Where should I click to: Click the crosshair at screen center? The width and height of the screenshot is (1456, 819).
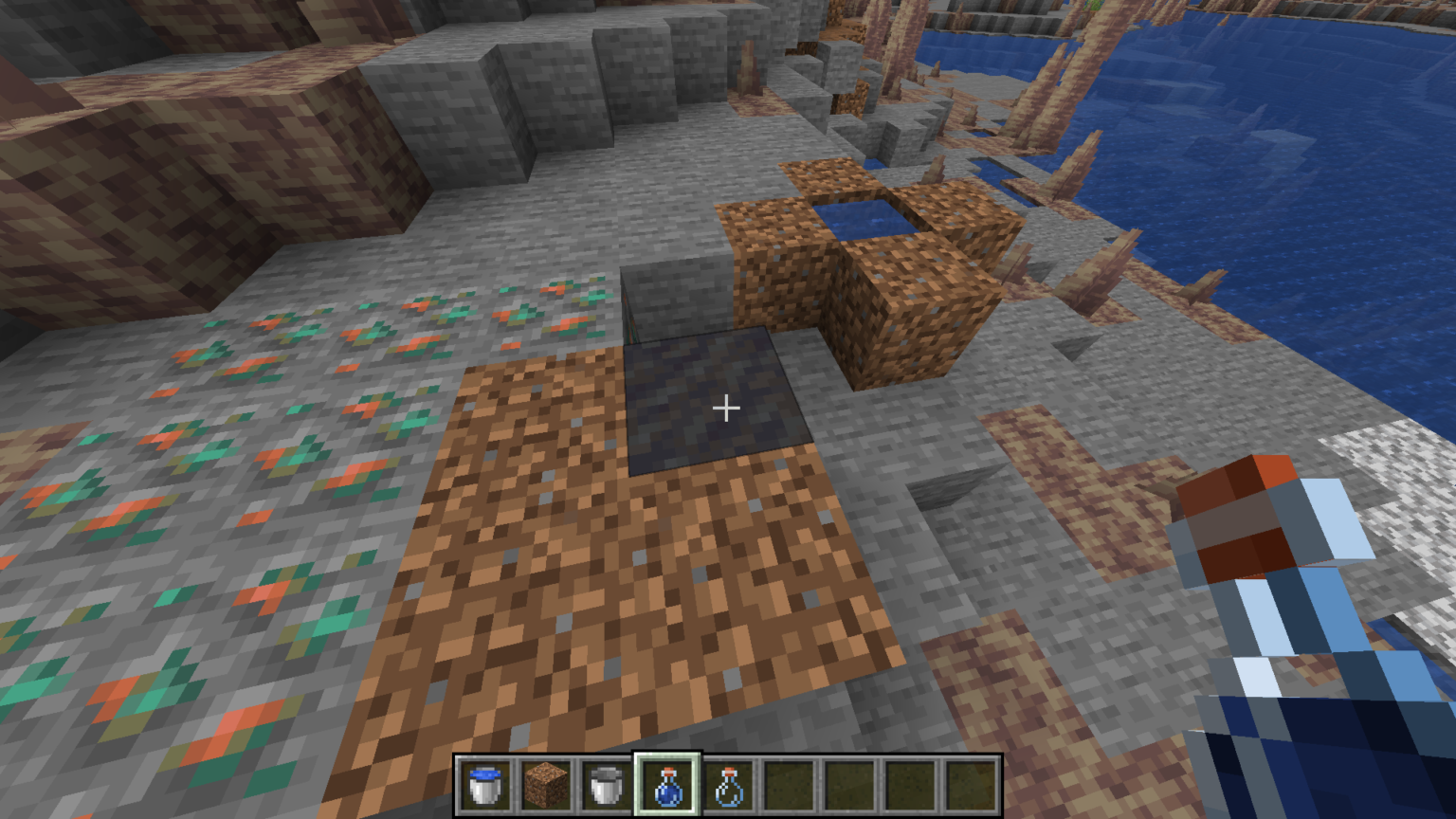click(727, 408)
